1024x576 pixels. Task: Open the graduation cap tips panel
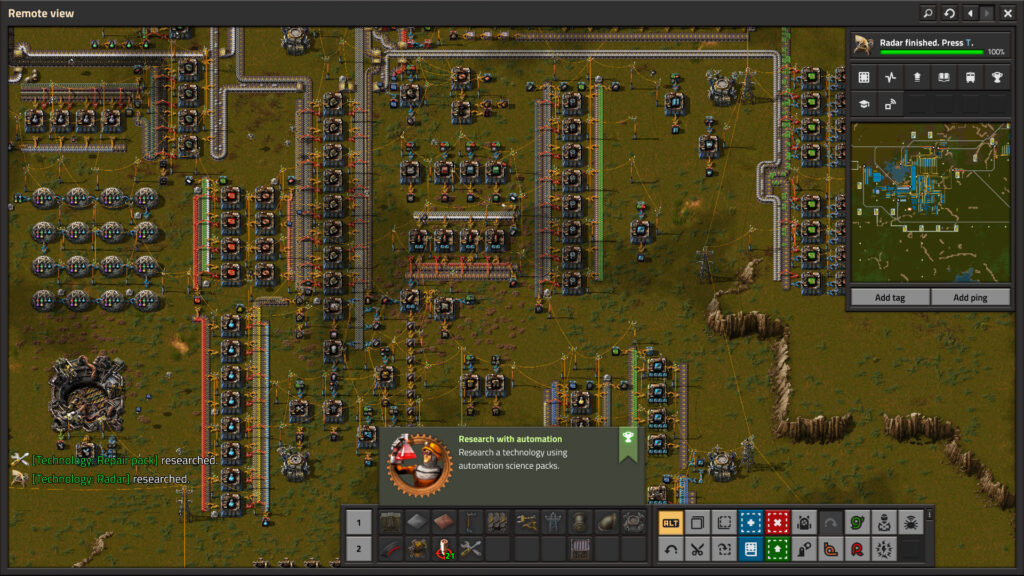(863, 103)
